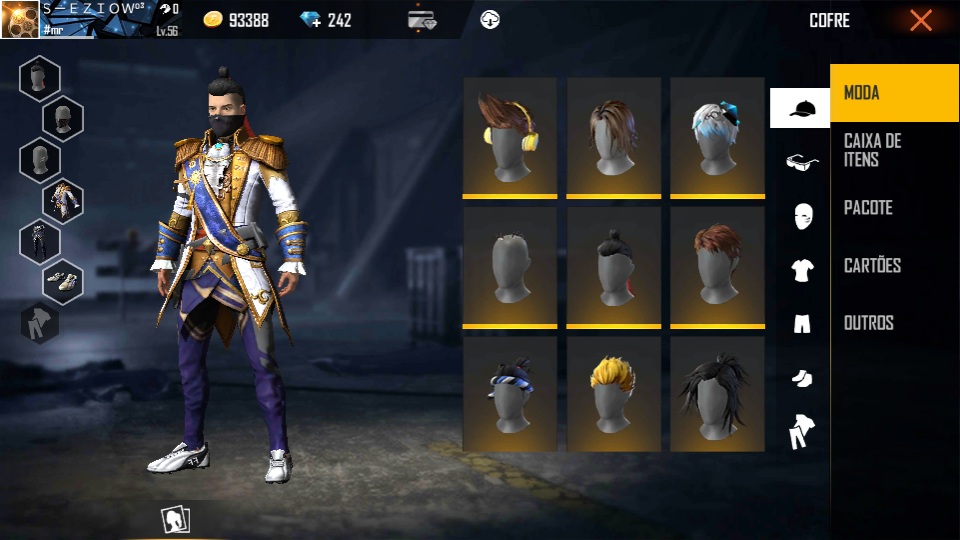Click the equipped white sneakers slot
This screenshot has width=960, height=540.
click(x=63, y=282)
